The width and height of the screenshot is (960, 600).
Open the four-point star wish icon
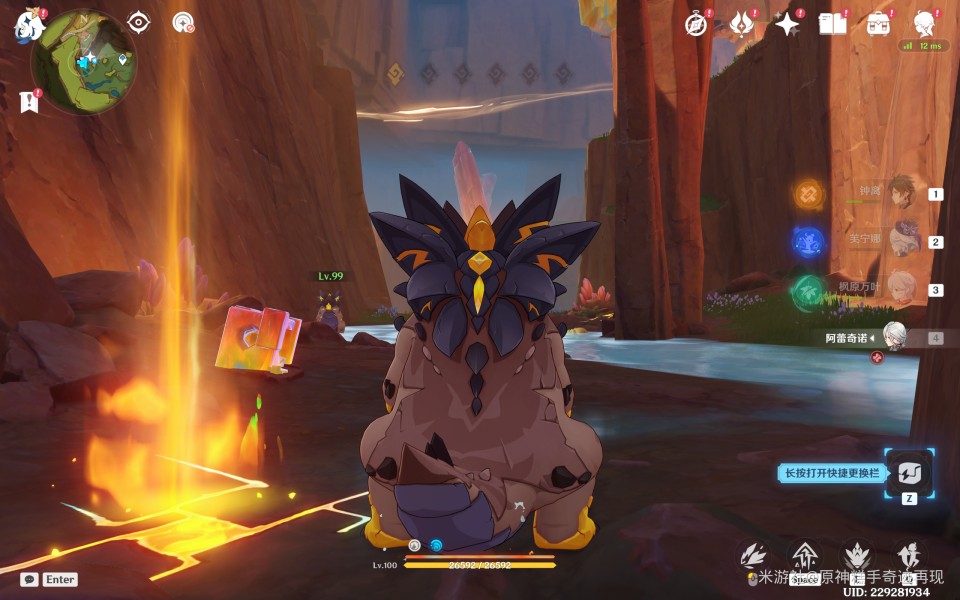pyautogui.click(x=787, y=24)
